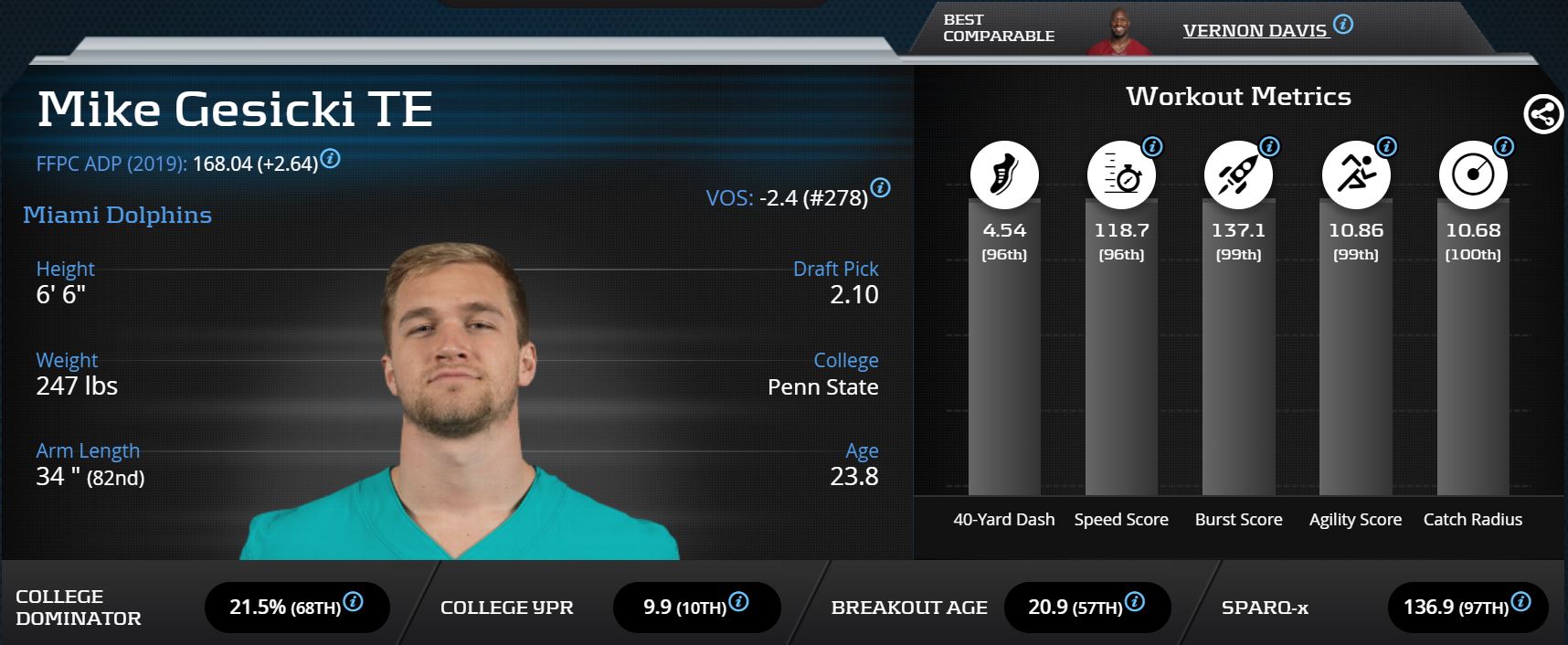This screenshot has height=645, width=1568.
Task: Select Vernon Davis player thumbnail
Action: [x=1118, y=34]
